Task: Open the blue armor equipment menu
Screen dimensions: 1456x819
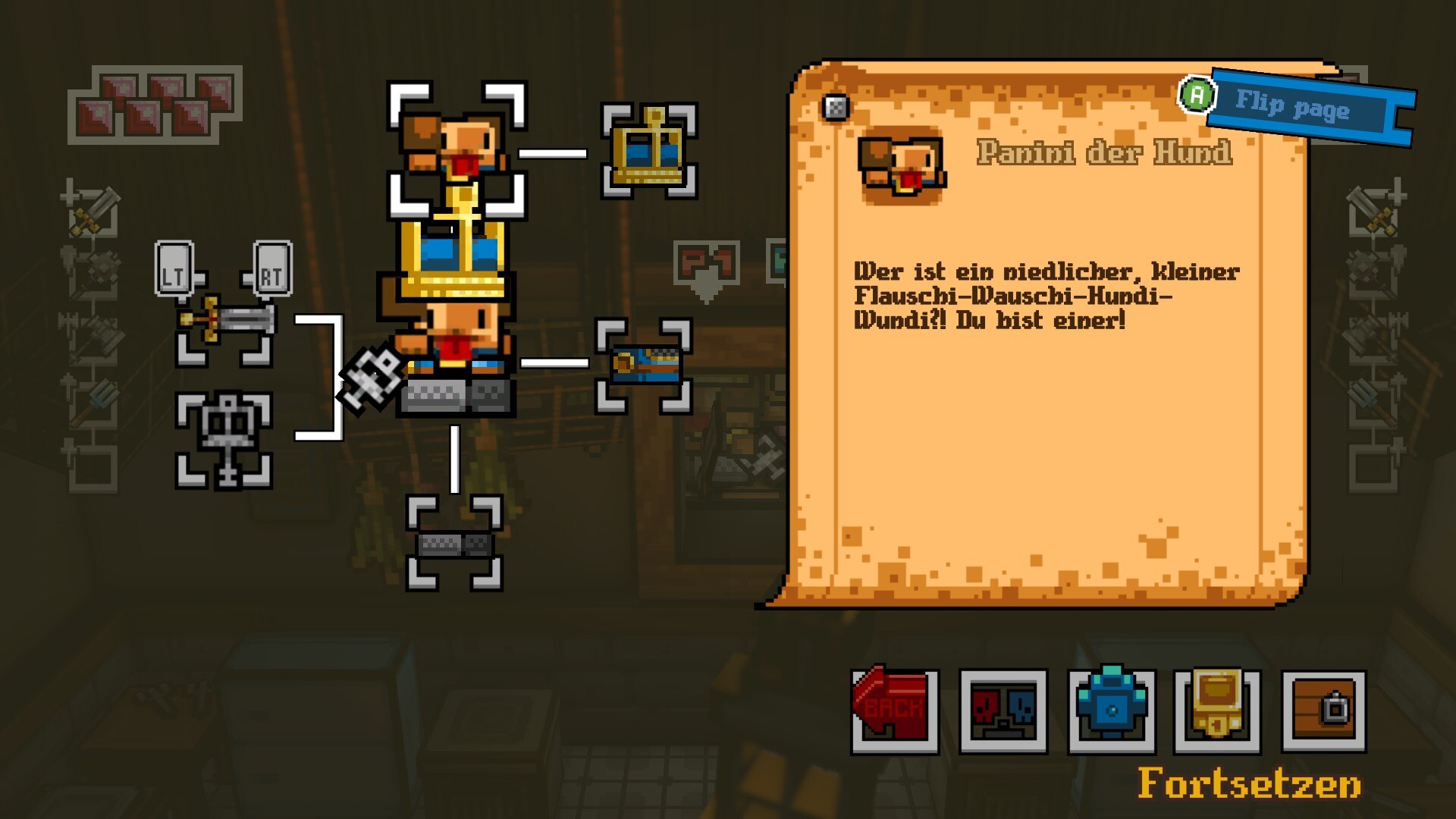Action: point(1112,710)
